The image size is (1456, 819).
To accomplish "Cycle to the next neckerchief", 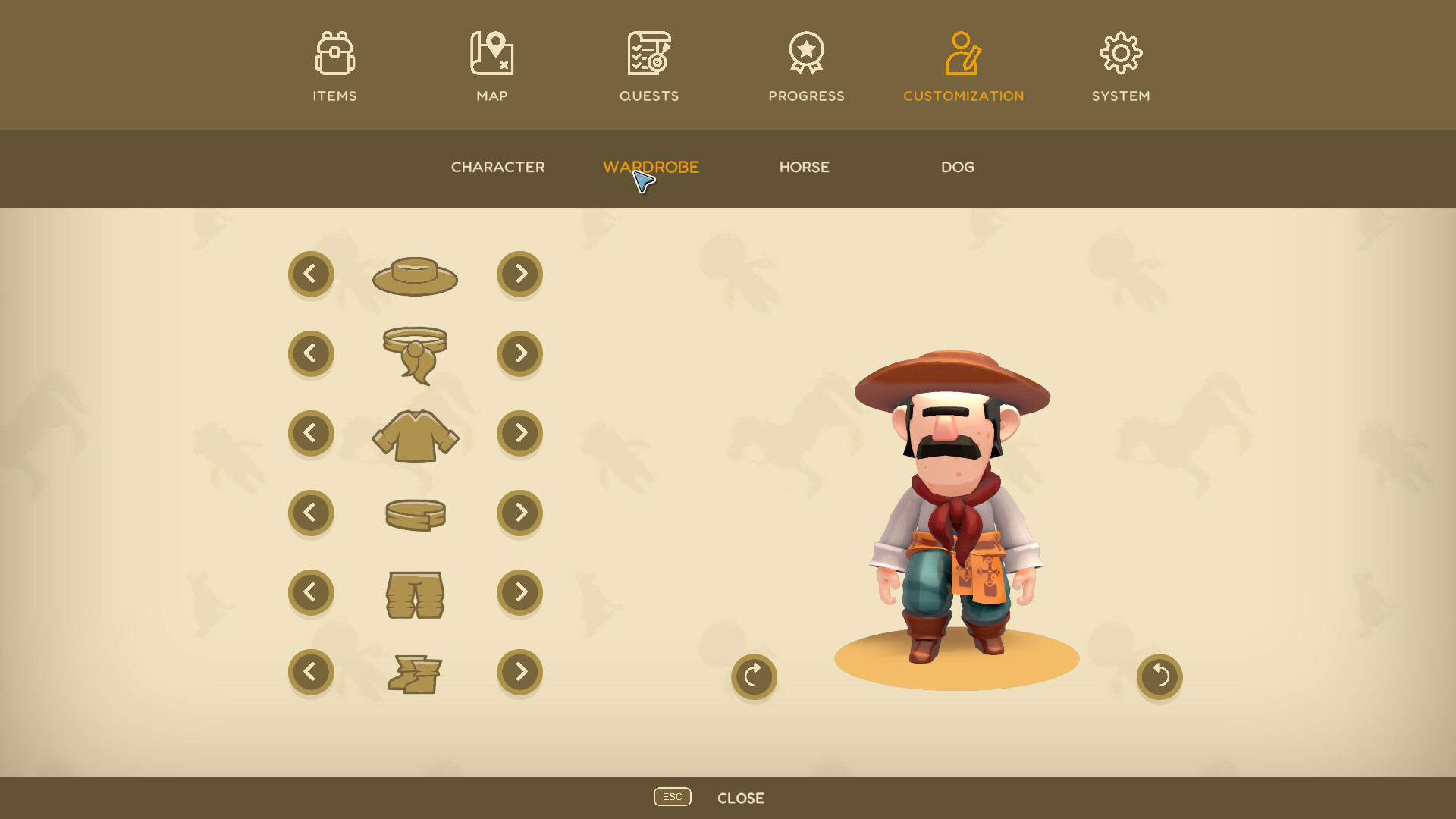I will [519, 353].
